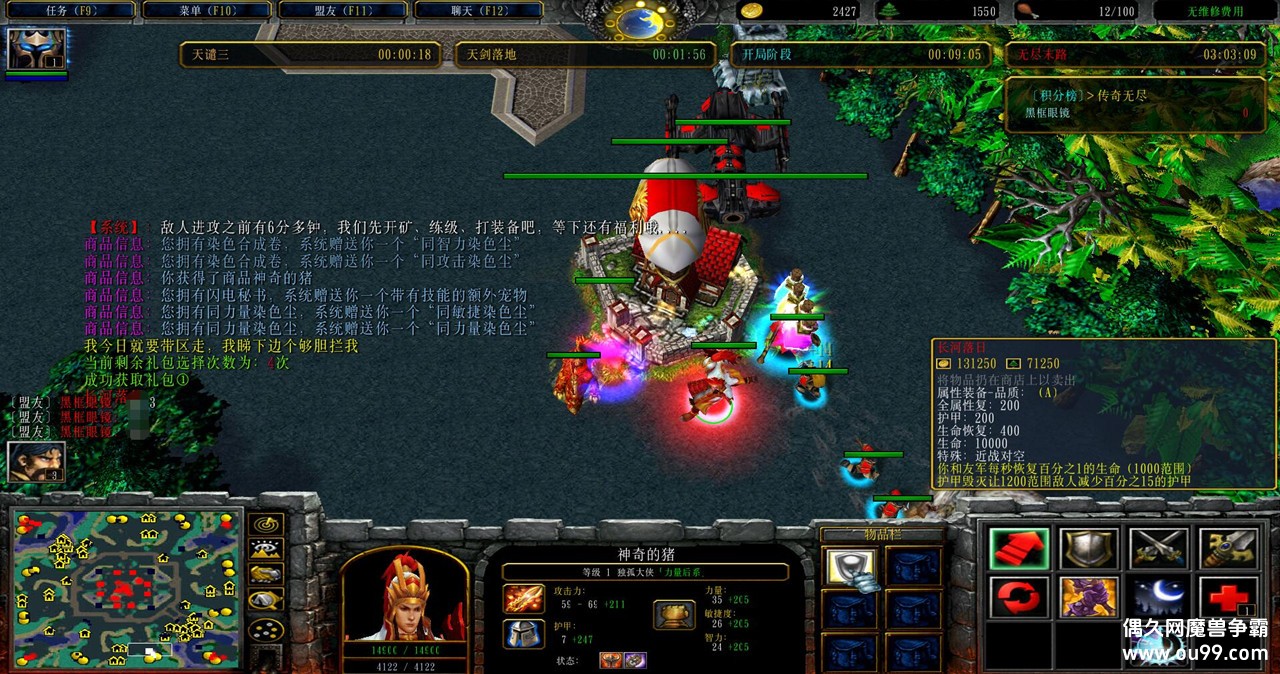Select the crossed swords Attack command
This screenshot has width=1280, height=674.
[1159, 549]
